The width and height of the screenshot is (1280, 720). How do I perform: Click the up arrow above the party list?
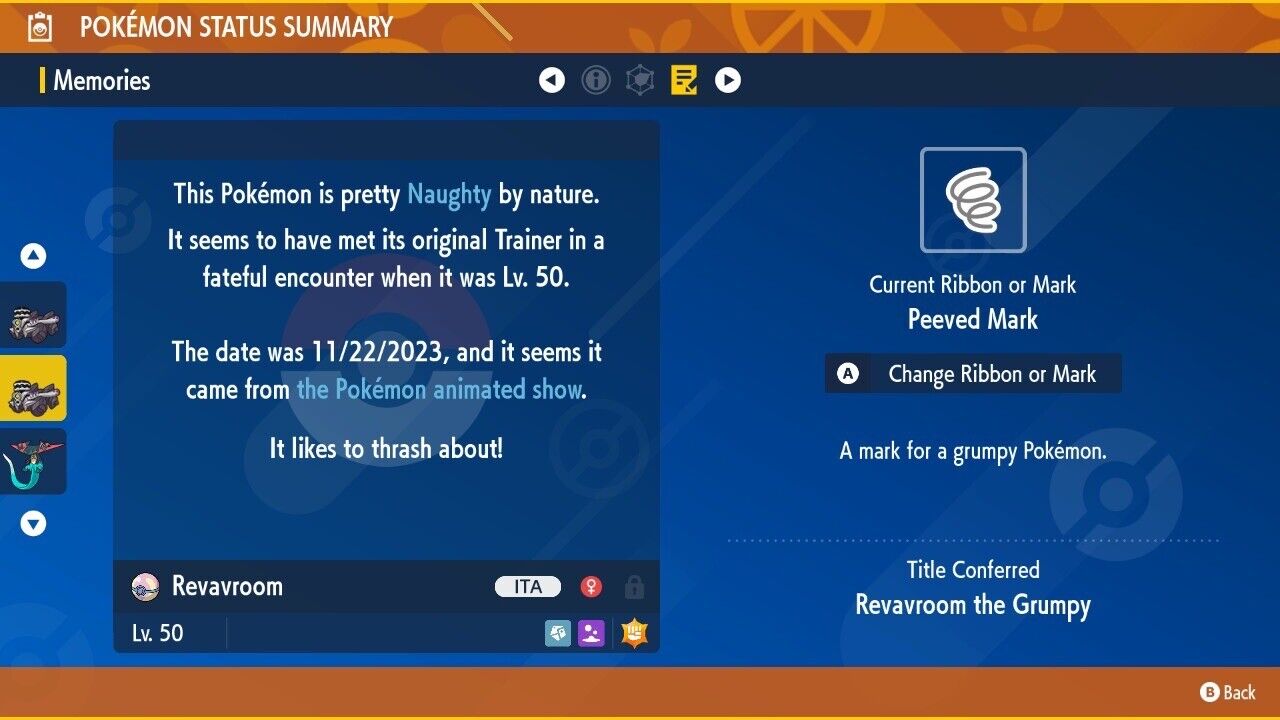[34, 257]
